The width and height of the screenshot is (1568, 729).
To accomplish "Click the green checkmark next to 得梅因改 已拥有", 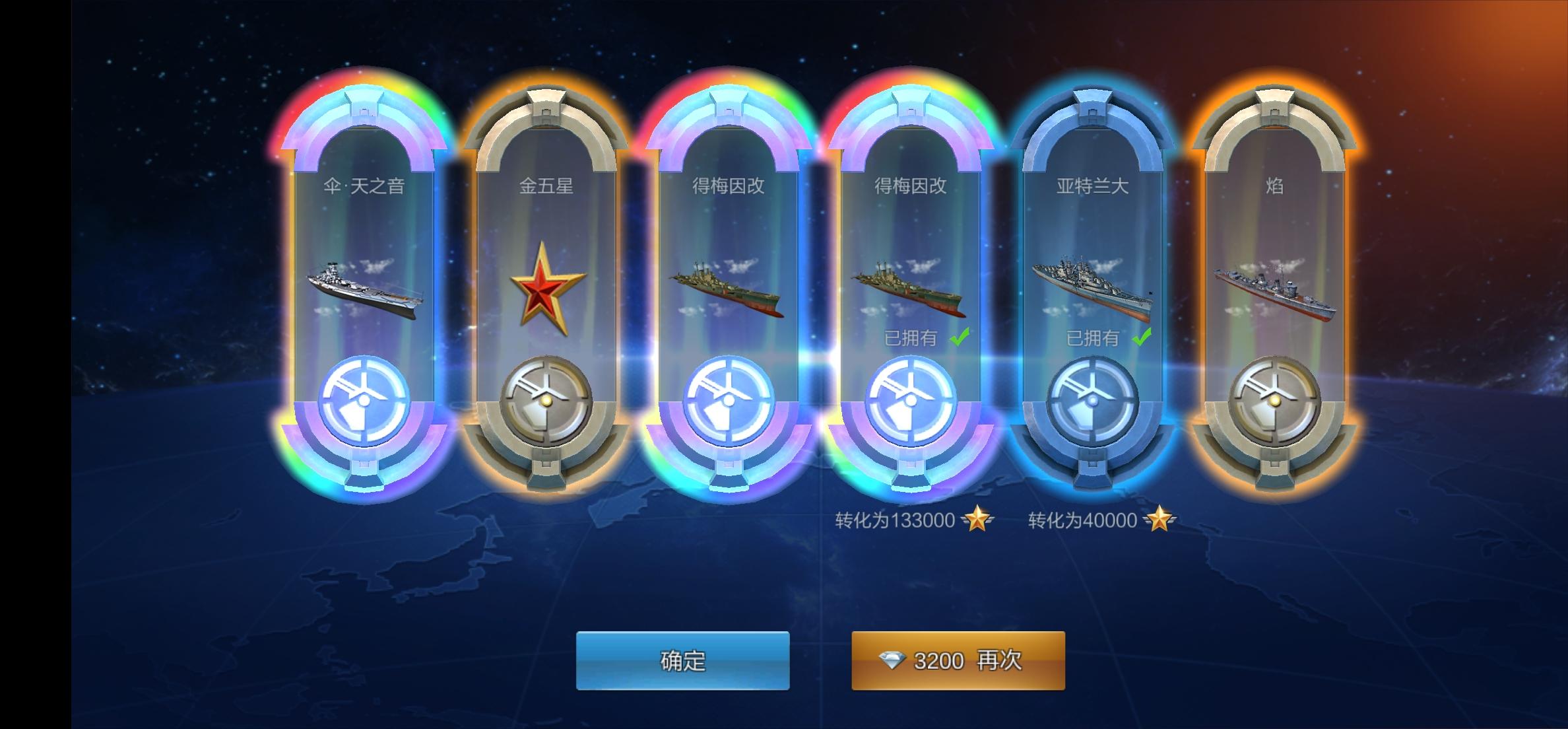I will (958, 337).
